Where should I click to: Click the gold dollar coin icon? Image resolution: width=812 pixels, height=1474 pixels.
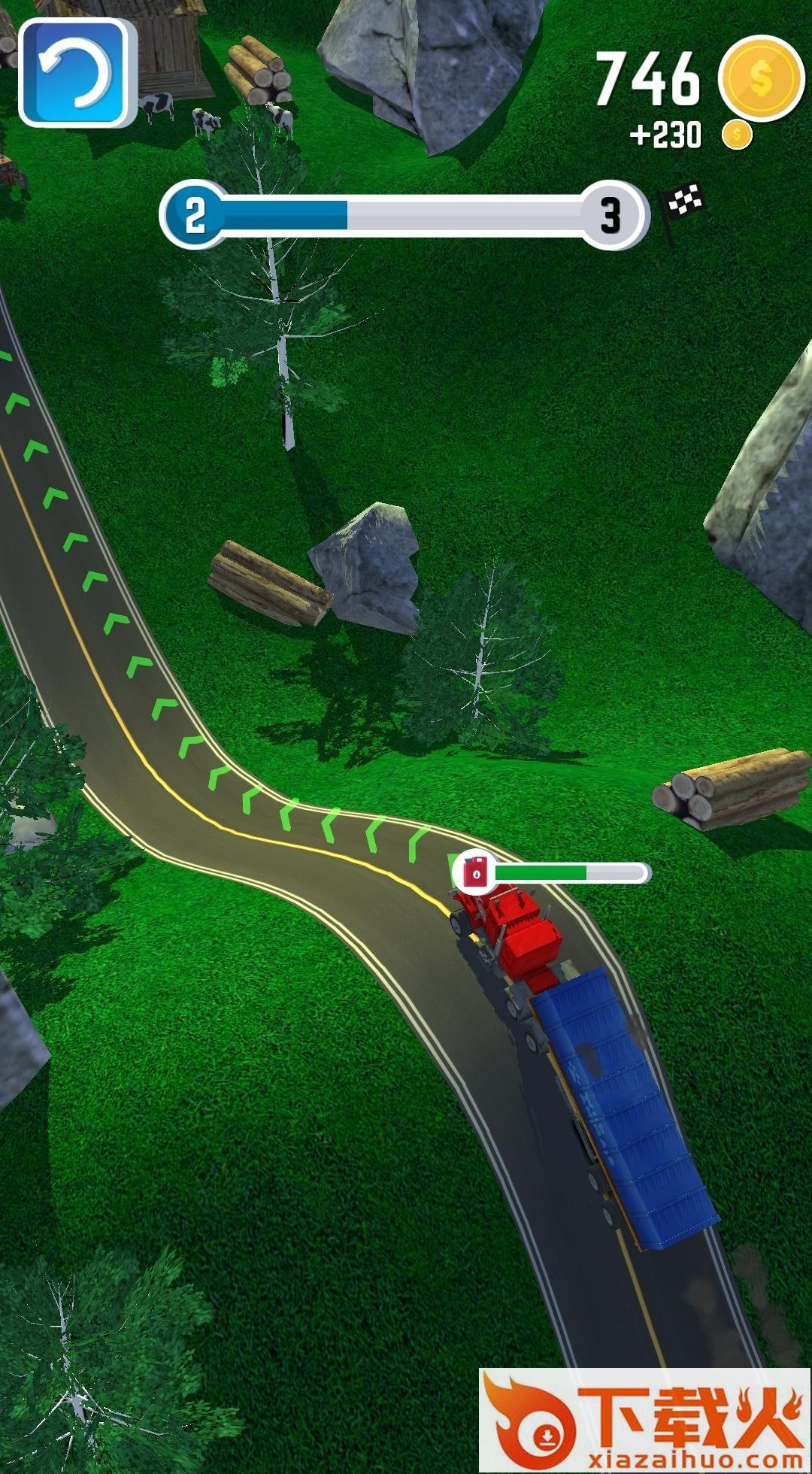[x=761, y=77]
